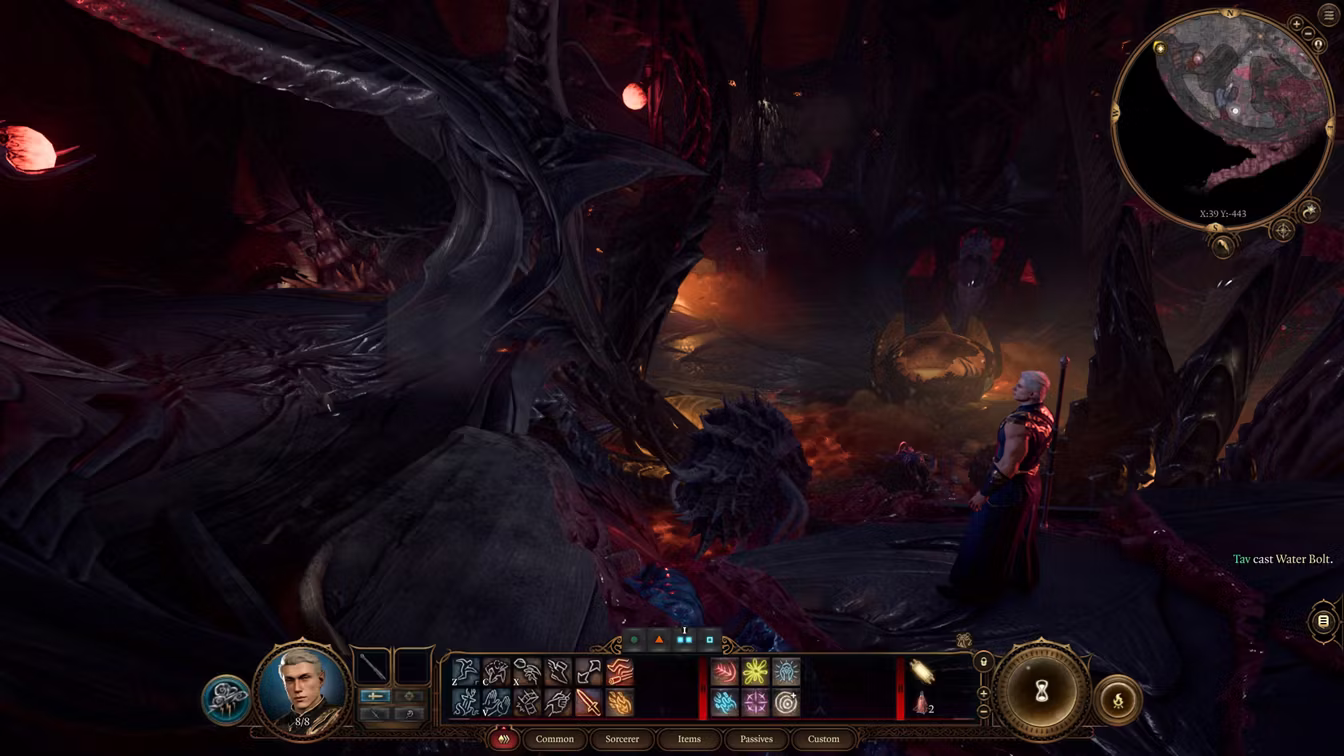Screen dimensions: 1344x756
Task: Select the character portrait
Action: tap(302, 687)
